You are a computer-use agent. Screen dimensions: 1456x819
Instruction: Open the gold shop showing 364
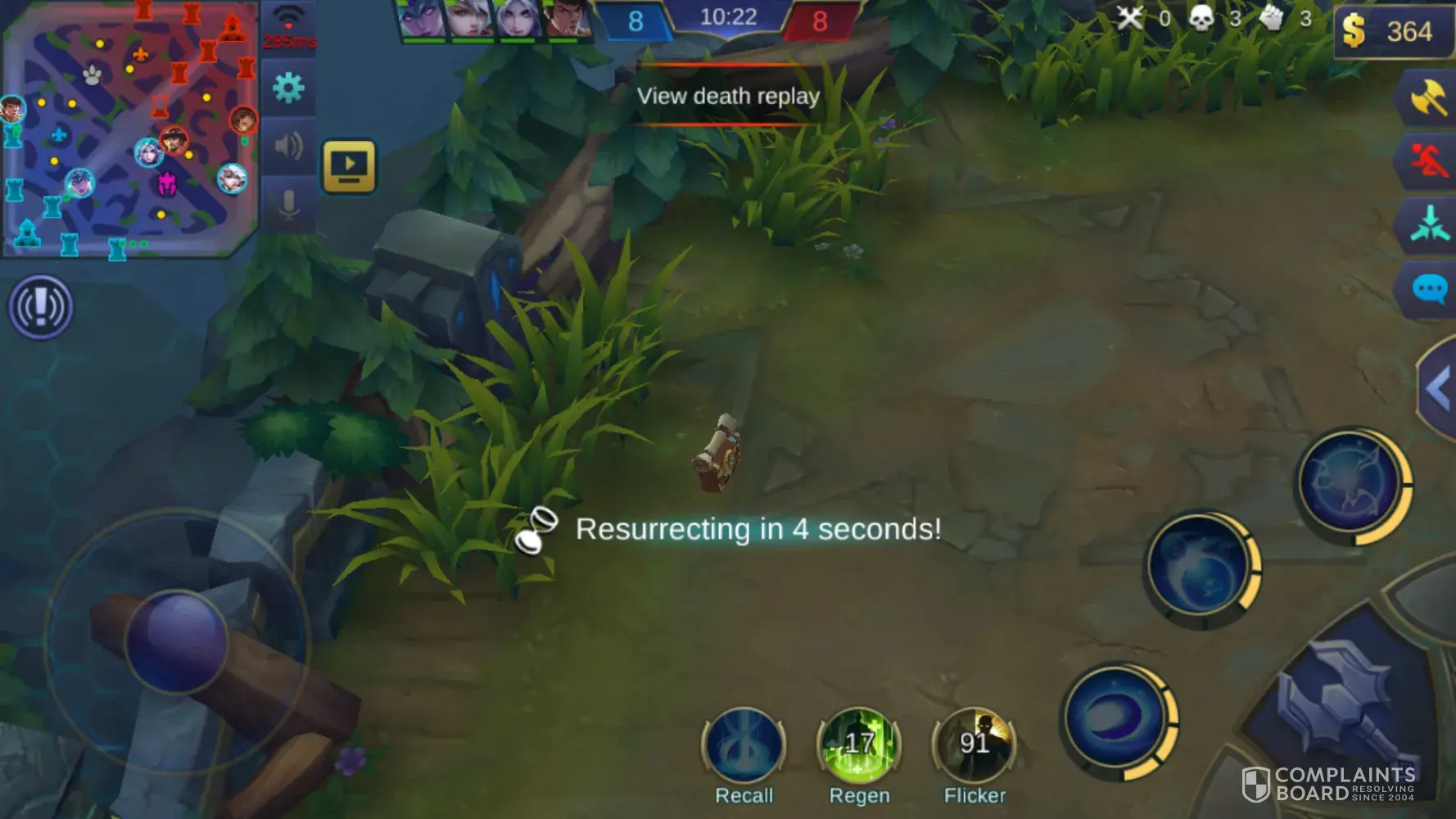tap(1394, 32)
